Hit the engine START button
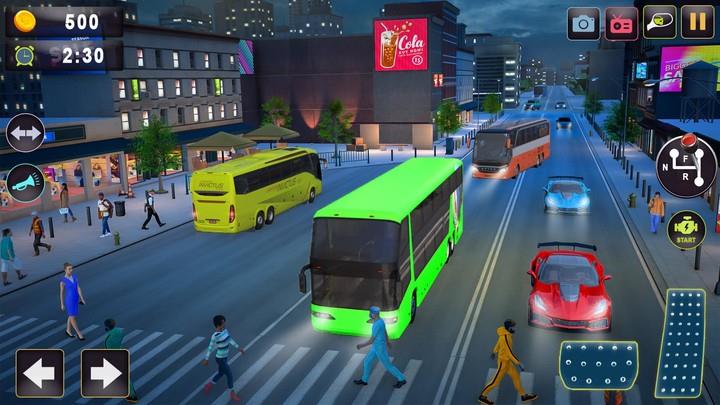The width and height of the screenshot is (720, 405). [686, 230]
